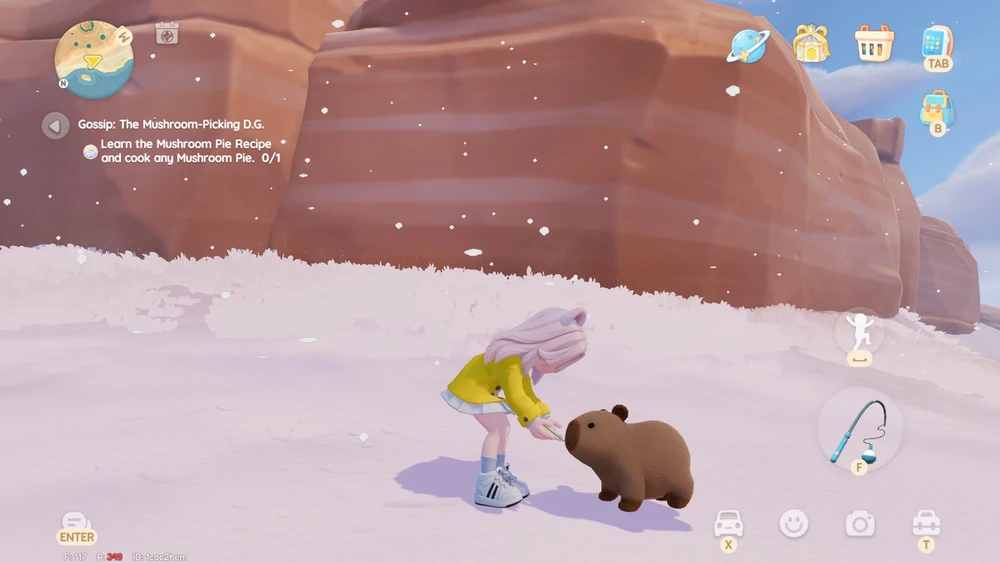Open the tablet phone menu

coord(936,43)
